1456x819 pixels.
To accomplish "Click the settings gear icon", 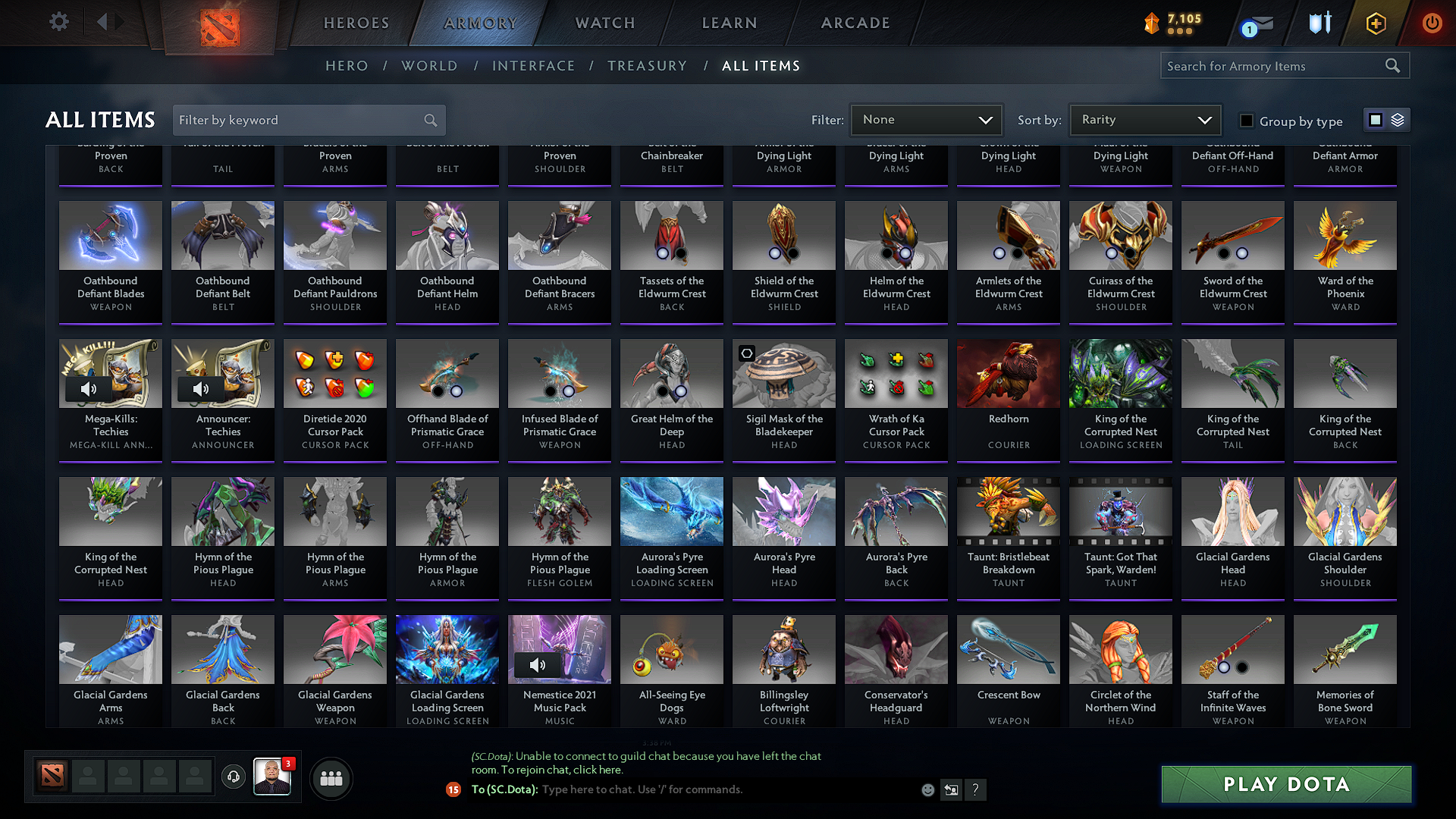I will (58, 21).
